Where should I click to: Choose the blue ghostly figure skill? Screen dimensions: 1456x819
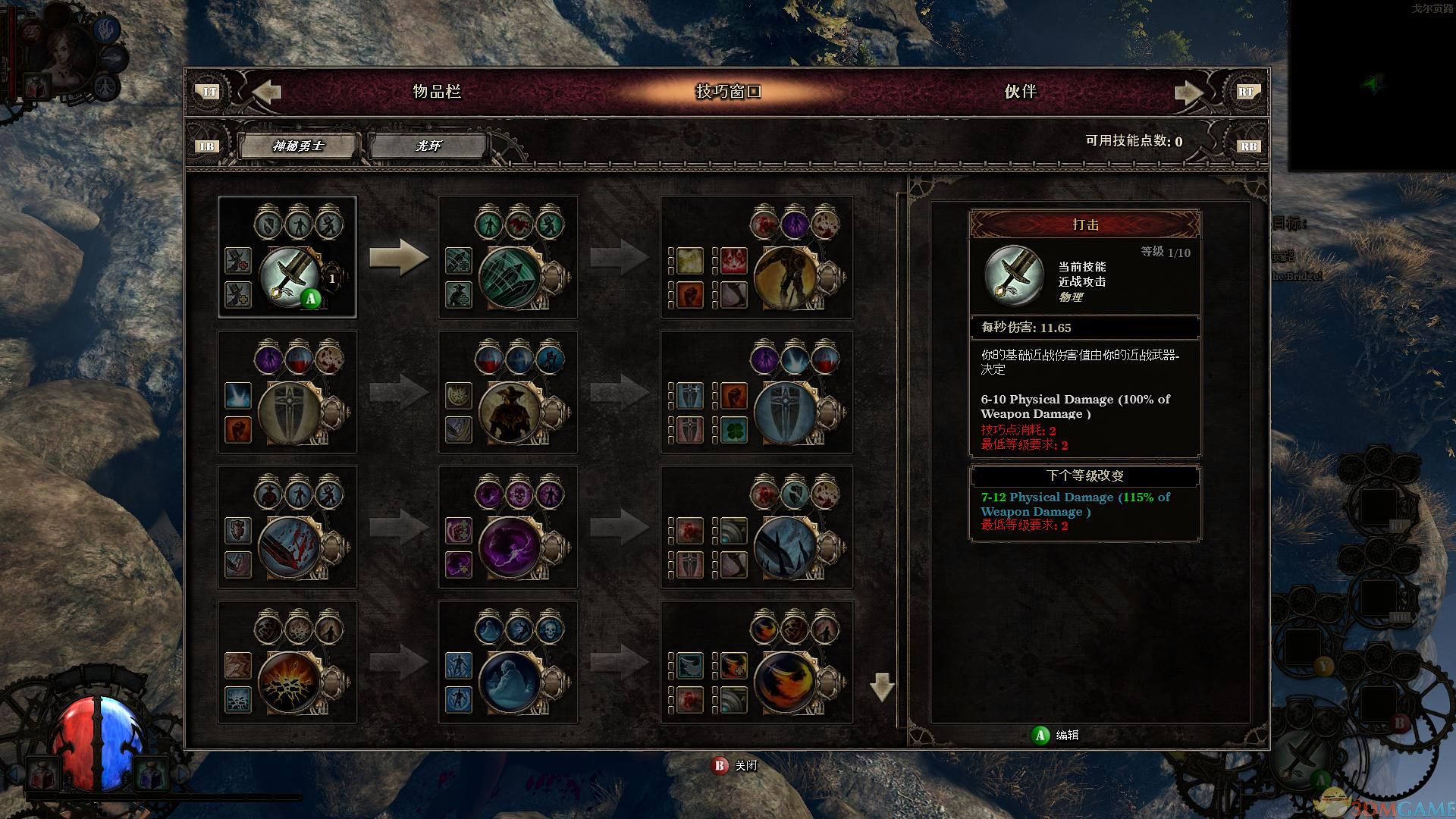[510, 682]
